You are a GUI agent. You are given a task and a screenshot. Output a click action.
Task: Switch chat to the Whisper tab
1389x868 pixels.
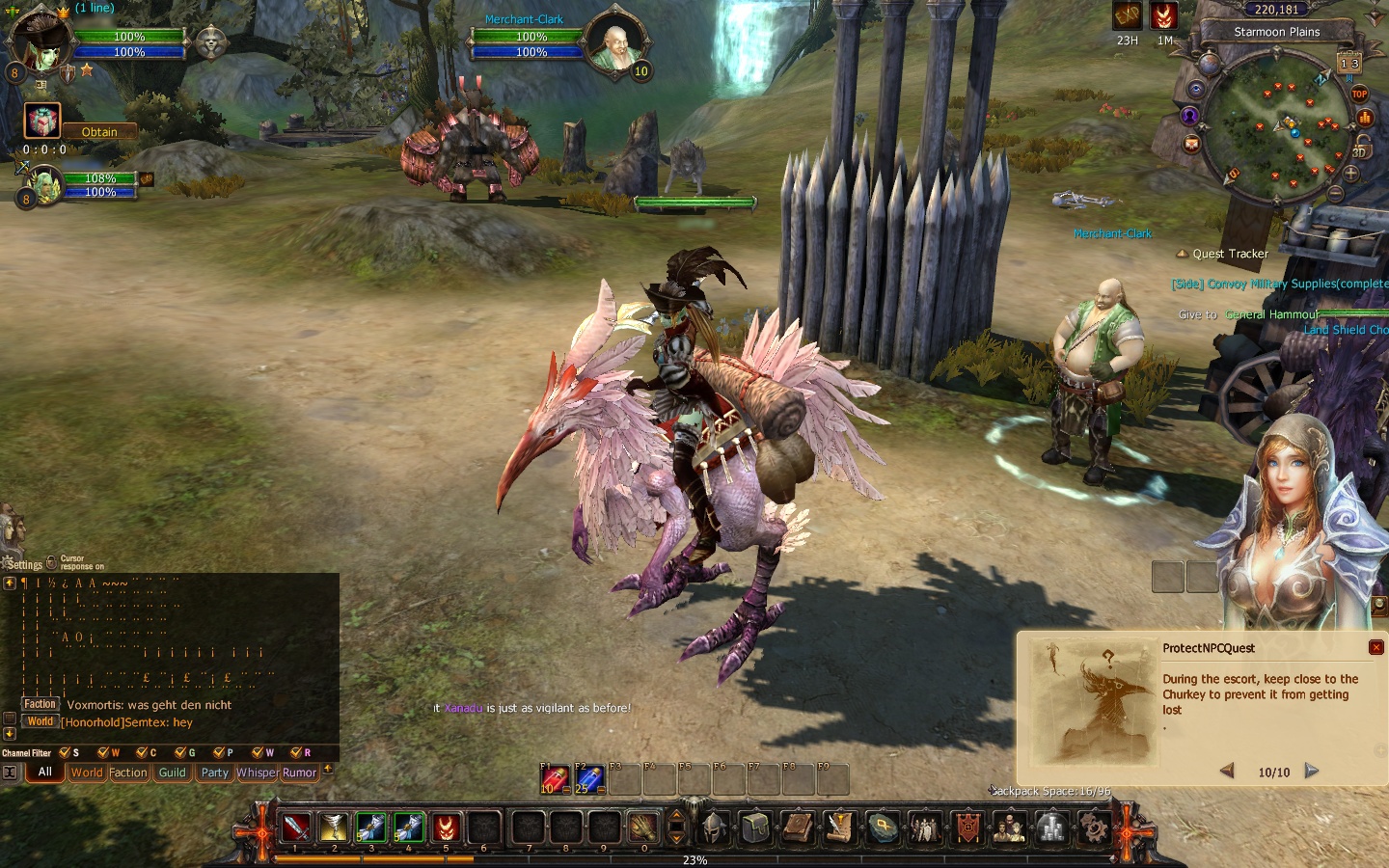257,773
